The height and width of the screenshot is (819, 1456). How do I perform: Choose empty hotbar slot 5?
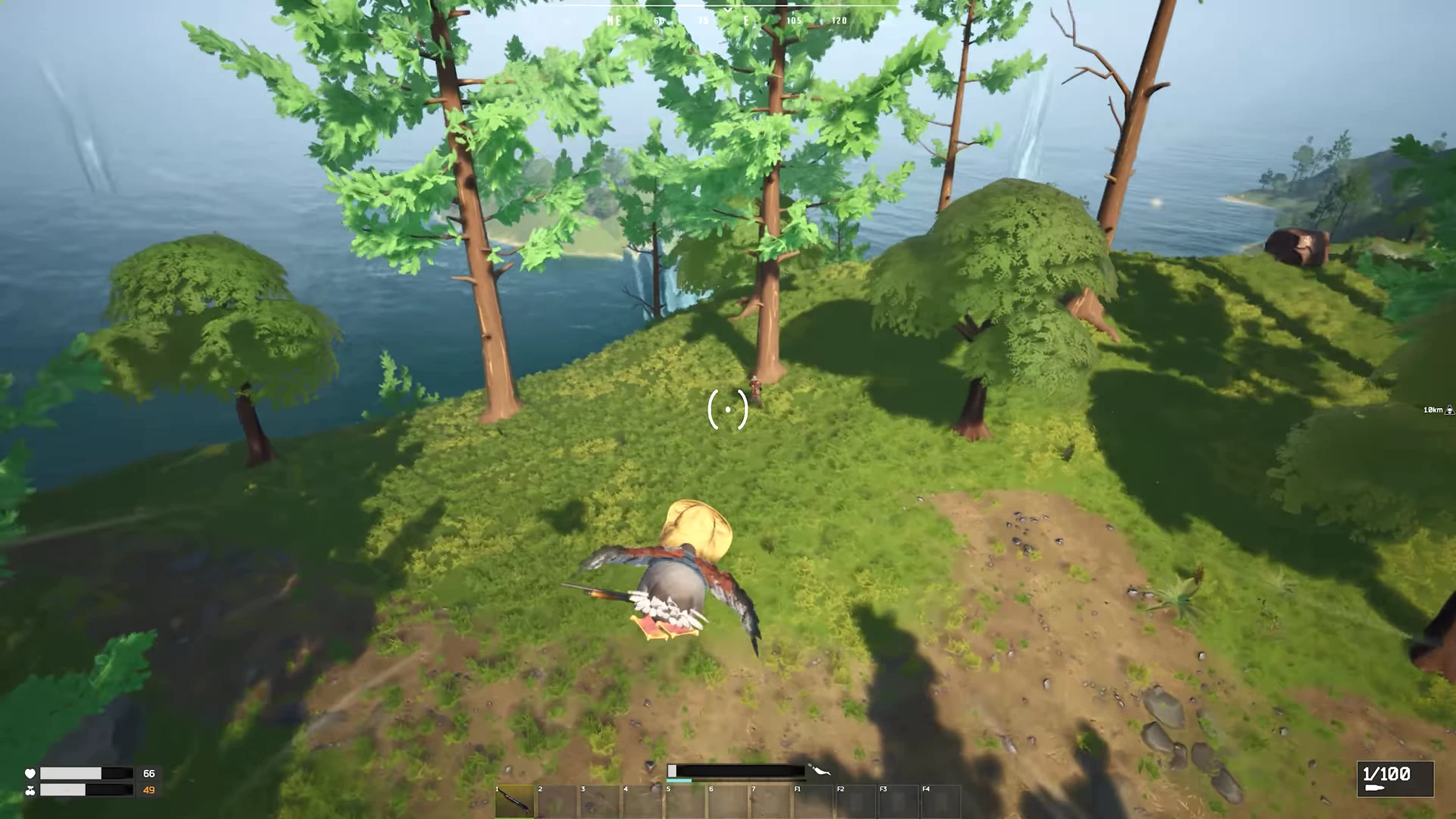[684, 802]
